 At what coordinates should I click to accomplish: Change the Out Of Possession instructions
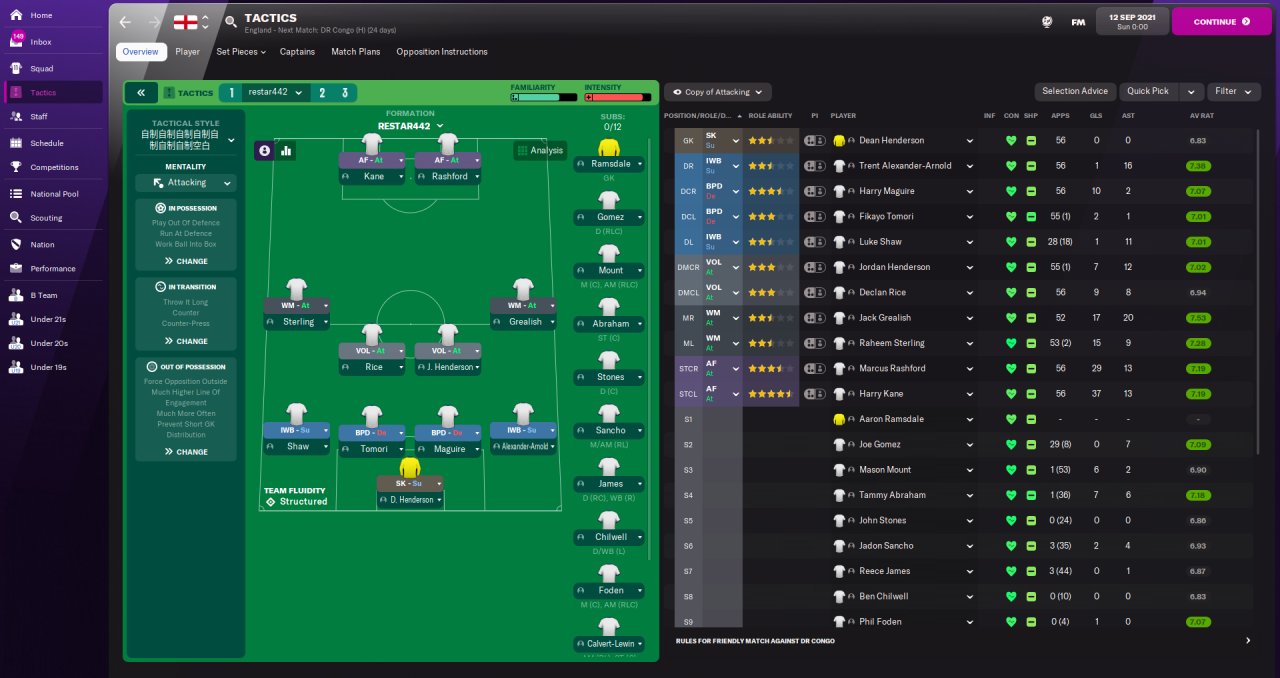pos(186,452)
